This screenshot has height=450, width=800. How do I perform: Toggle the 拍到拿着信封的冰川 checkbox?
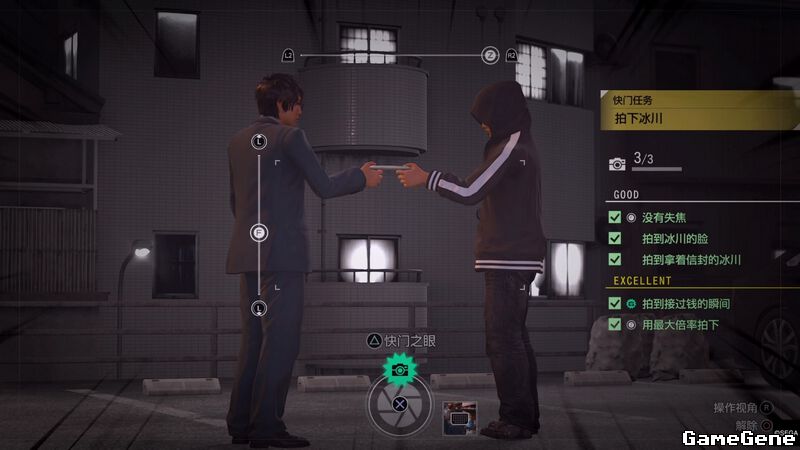[x=615, y=259]
